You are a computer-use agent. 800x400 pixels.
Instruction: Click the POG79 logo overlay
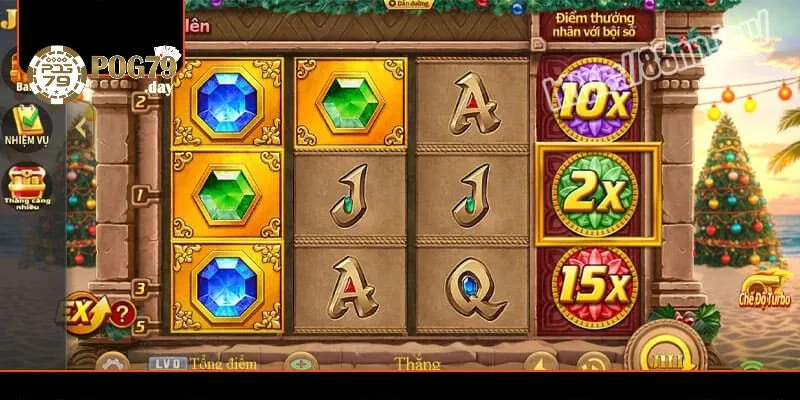100,68
